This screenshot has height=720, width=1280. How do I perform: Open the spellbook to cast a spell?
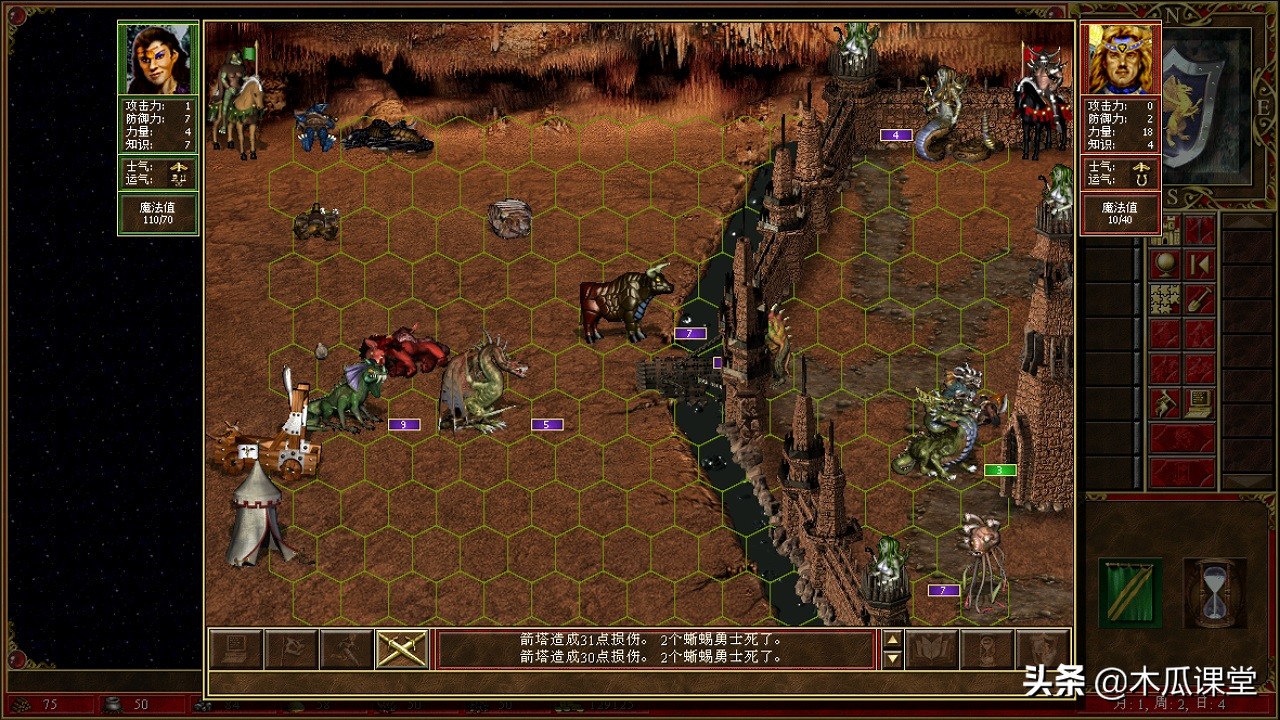(931, 649)
